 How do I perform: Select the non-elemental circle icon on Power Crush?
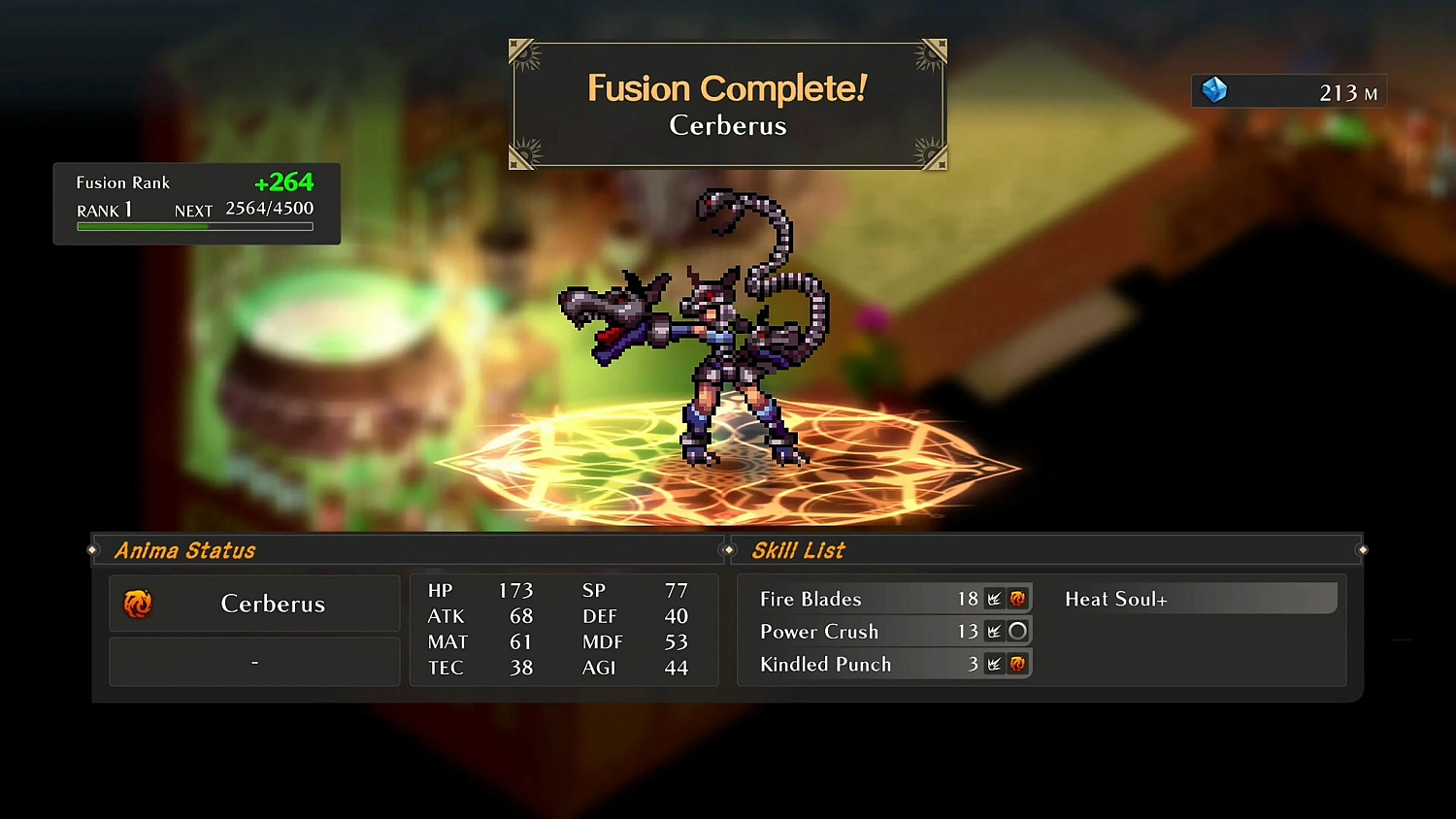1017,631
